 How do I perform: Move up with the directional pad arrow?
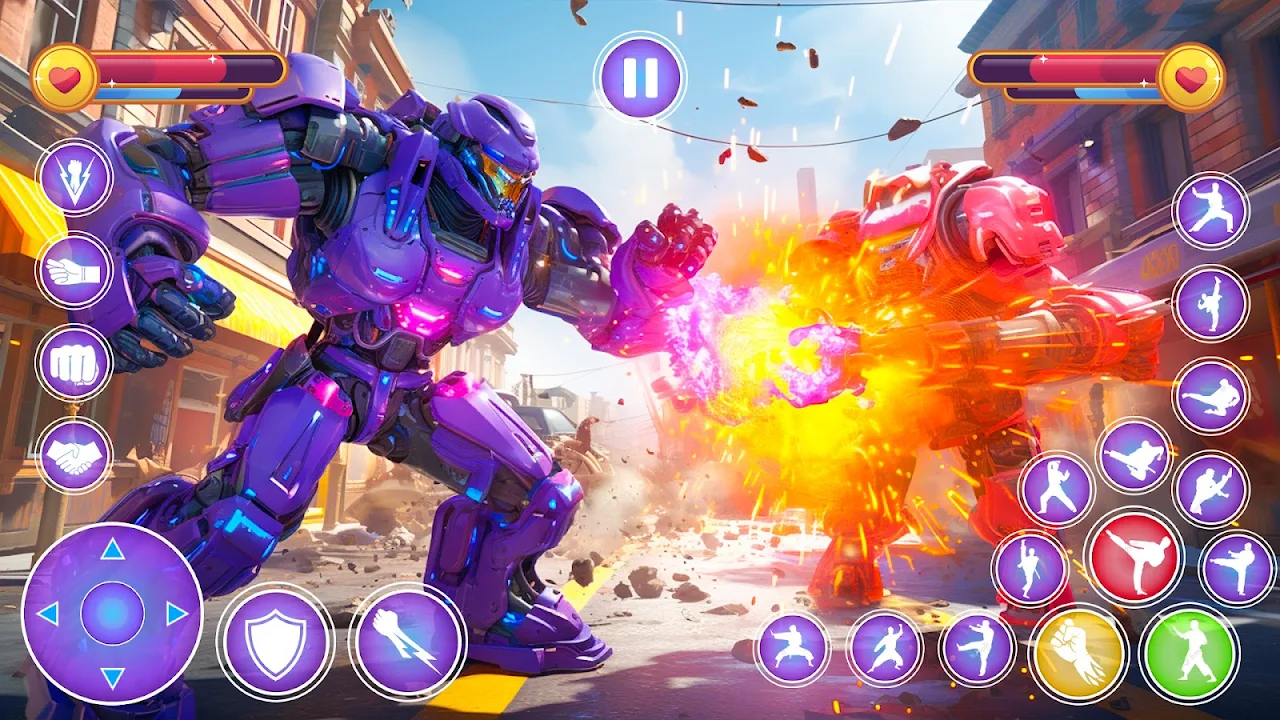[112, 549]
